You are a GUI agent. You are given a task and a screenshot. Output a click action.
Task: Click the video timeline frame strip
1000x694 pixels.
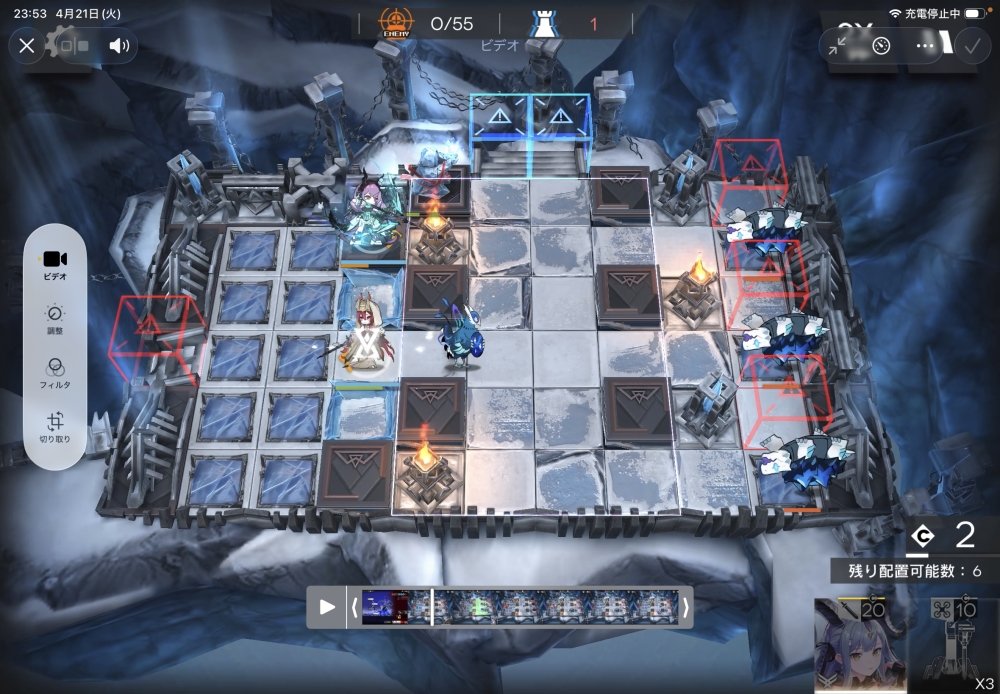(x=520, y=607)
